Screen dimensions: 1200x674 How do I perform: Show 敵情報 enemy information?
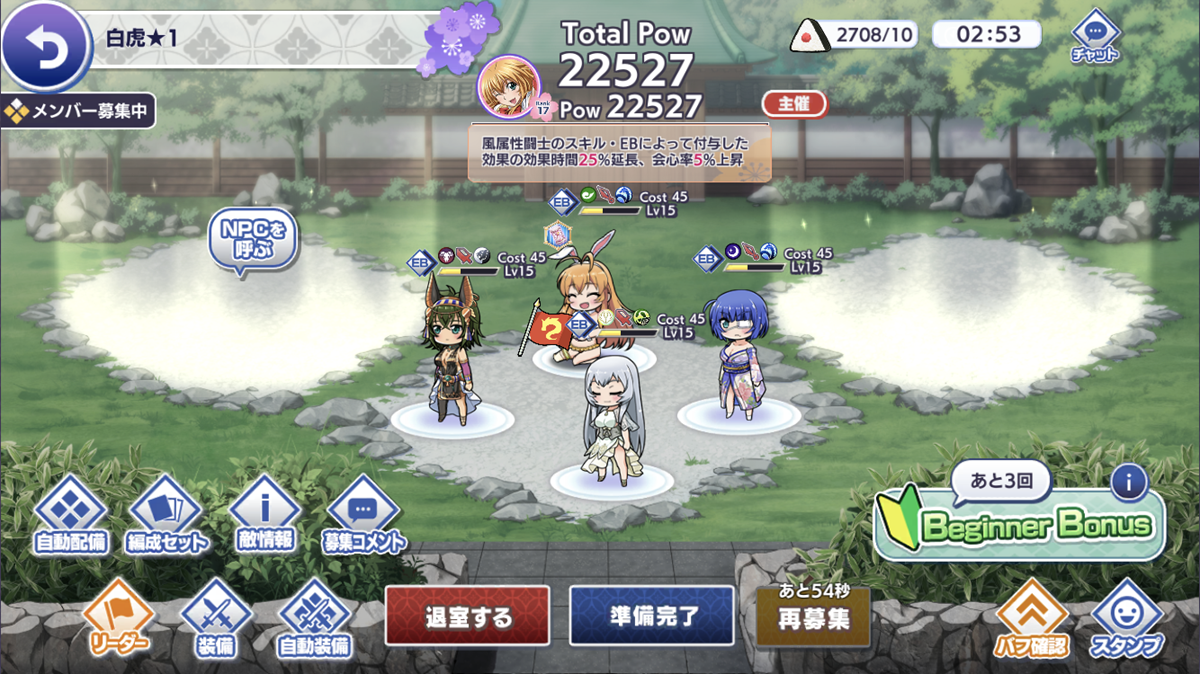pyautogui.click(x=265, y=514)
